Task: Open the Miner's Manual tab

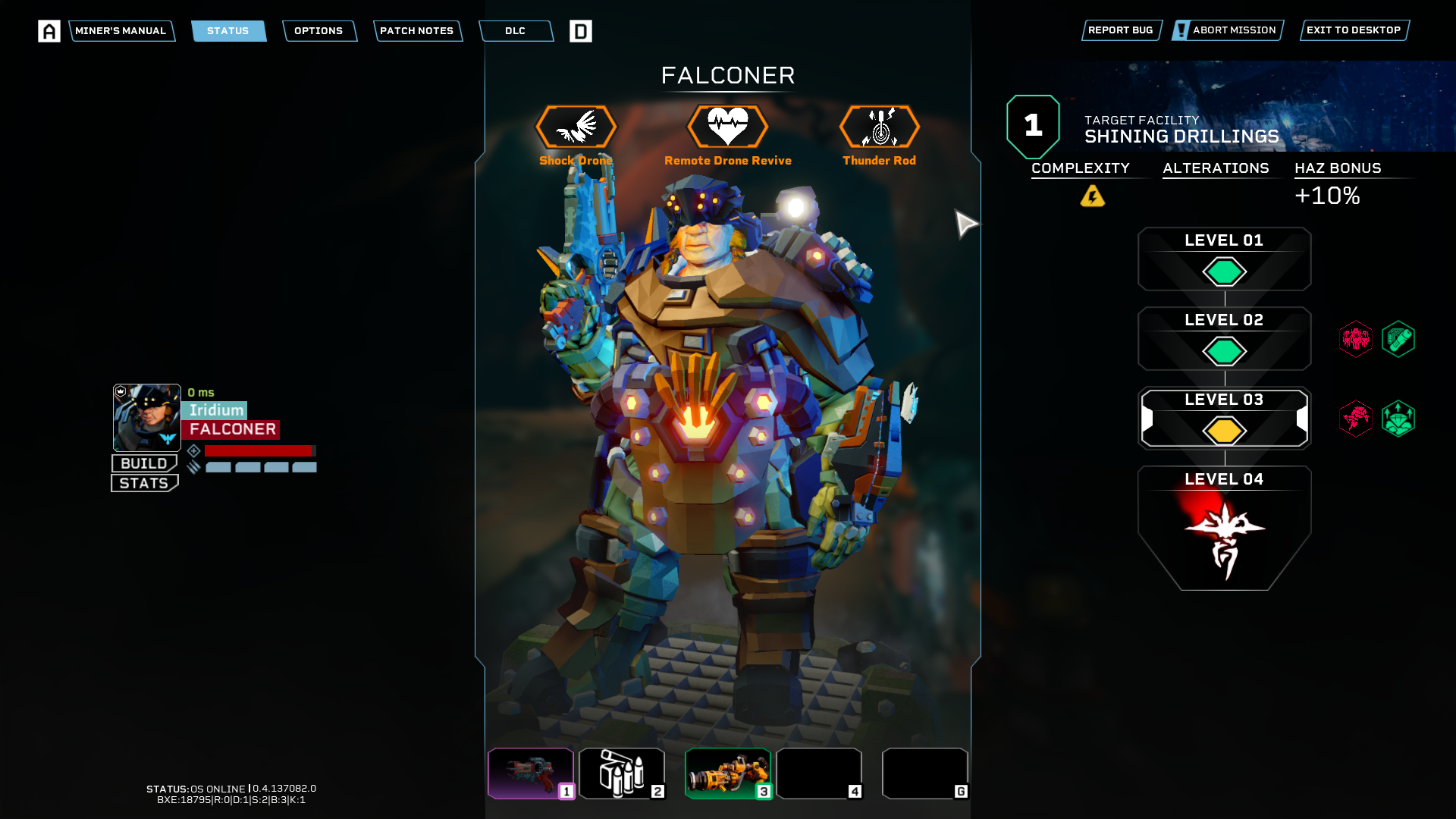Action: (x=121, y=31)
